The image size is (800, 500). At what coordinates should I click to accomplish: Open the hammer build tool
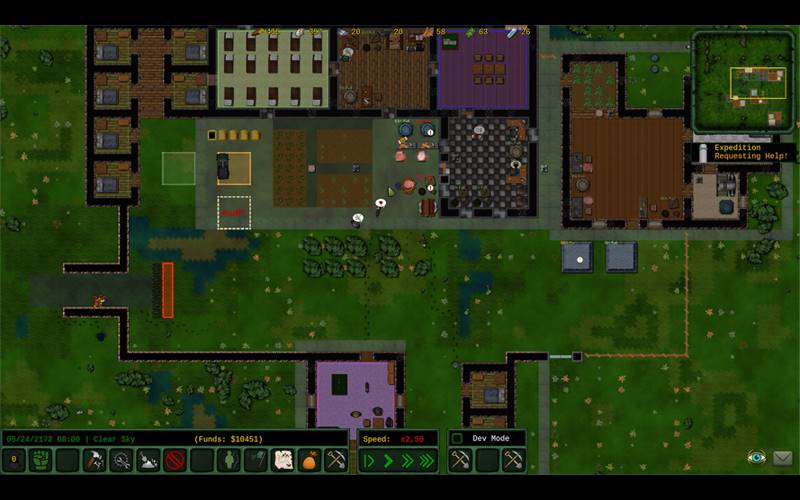[x=94, y=460]
